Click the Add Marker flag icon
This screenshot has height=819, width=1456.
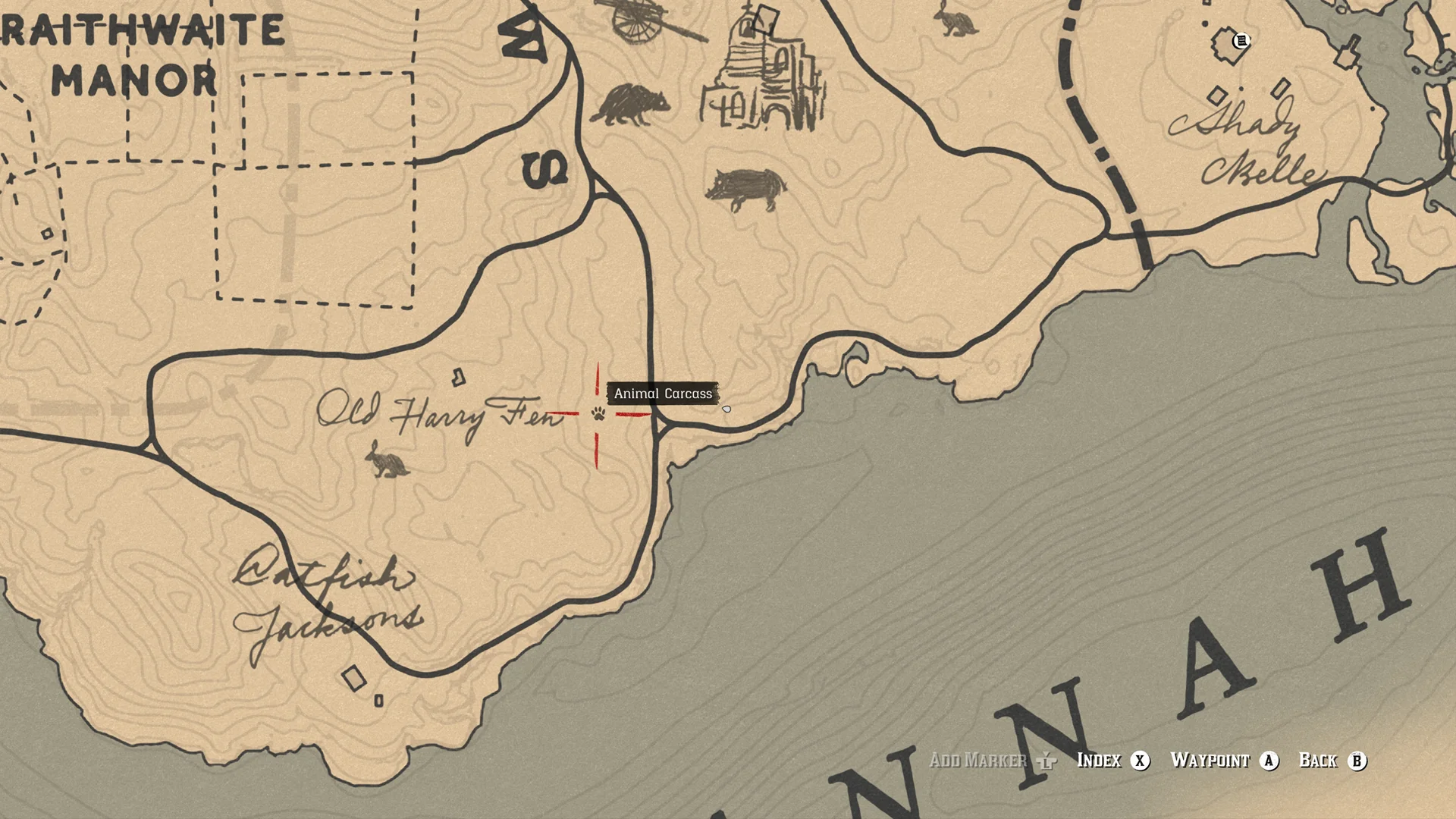[1046, 761]
